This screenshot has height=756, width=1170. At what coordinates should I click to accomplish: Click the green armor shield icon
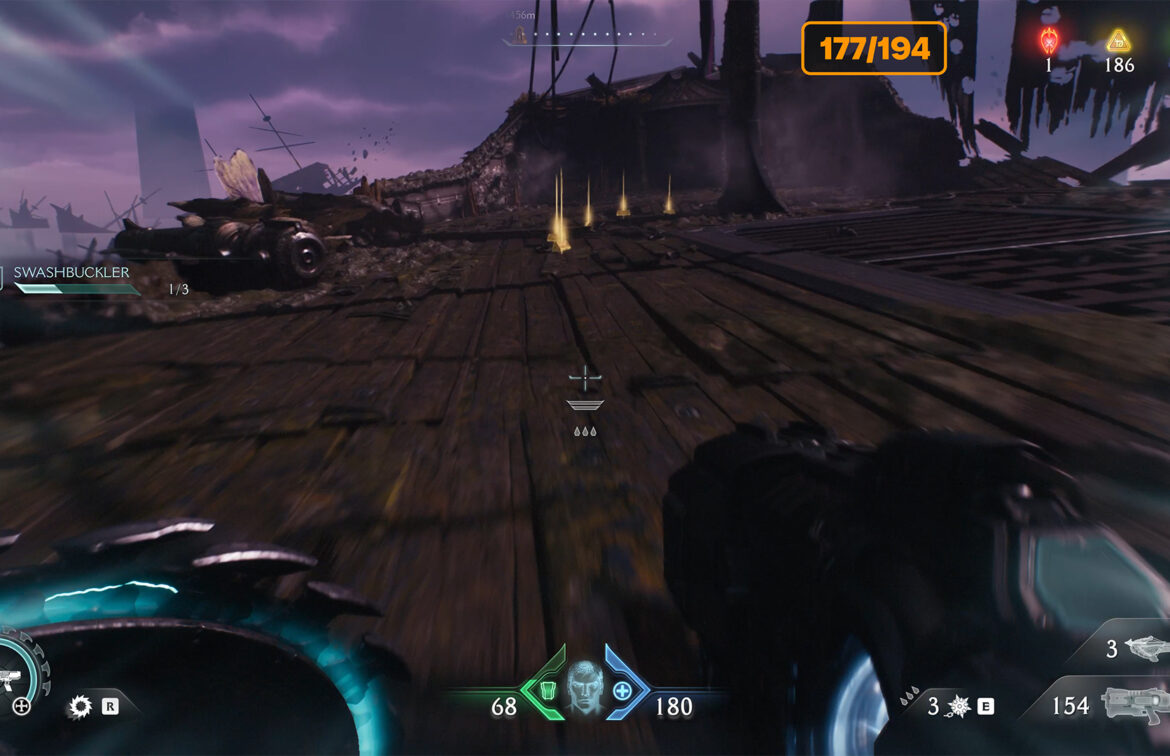[x=545, y=690]
